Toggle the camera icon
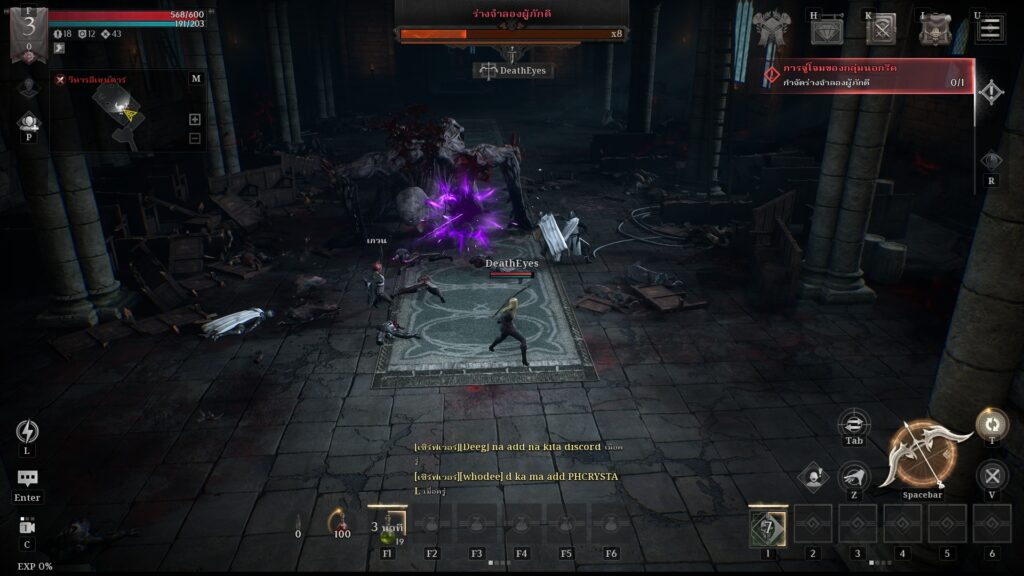1024x576 pixels. [27, 526]
